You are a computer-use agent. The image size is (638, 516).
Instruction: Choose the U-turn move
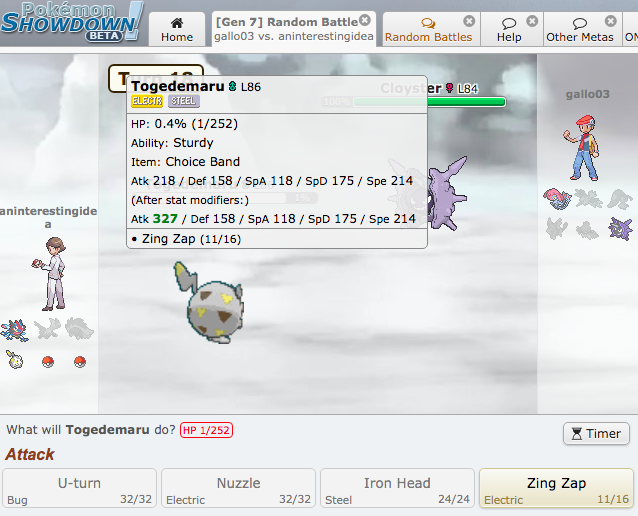79,488
